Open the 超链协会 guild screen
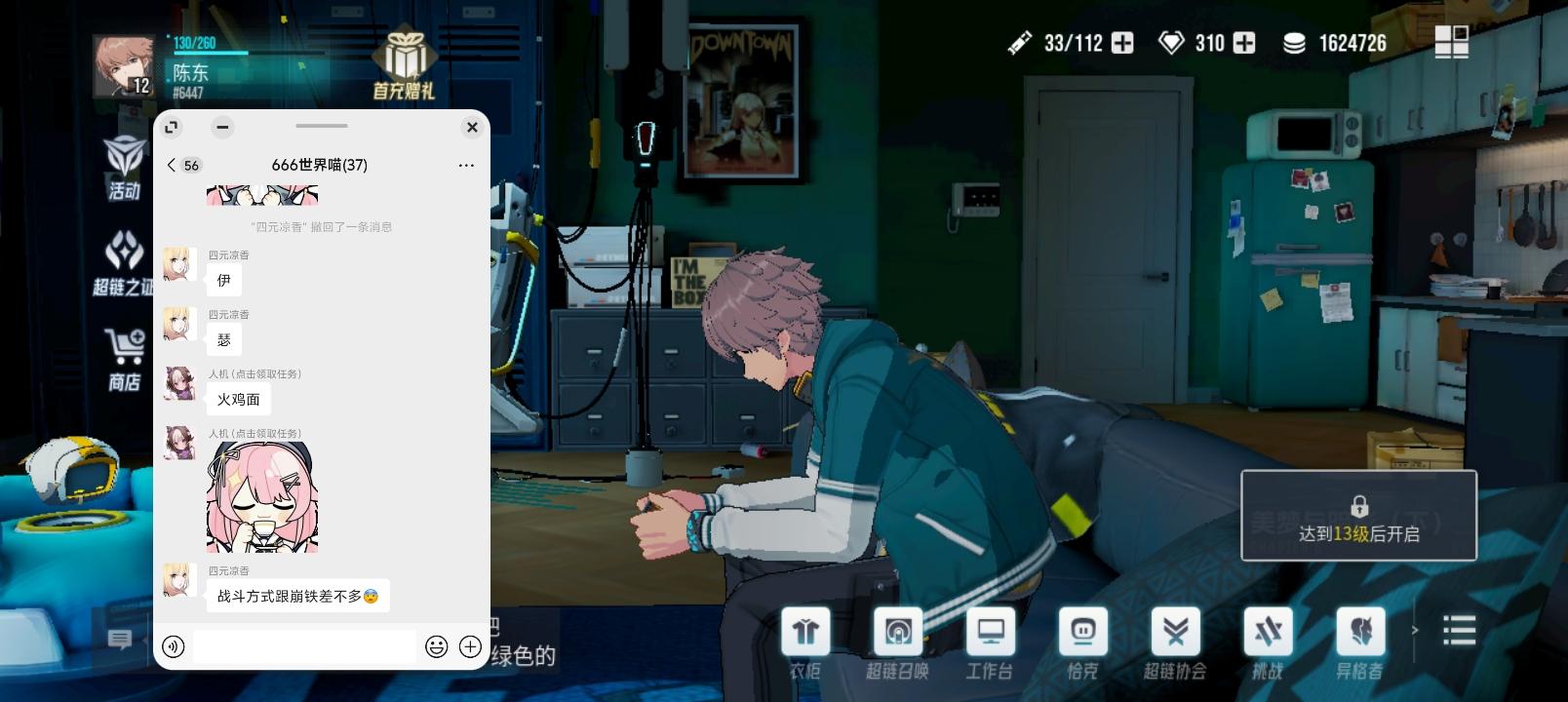 tap(1175, 639)
